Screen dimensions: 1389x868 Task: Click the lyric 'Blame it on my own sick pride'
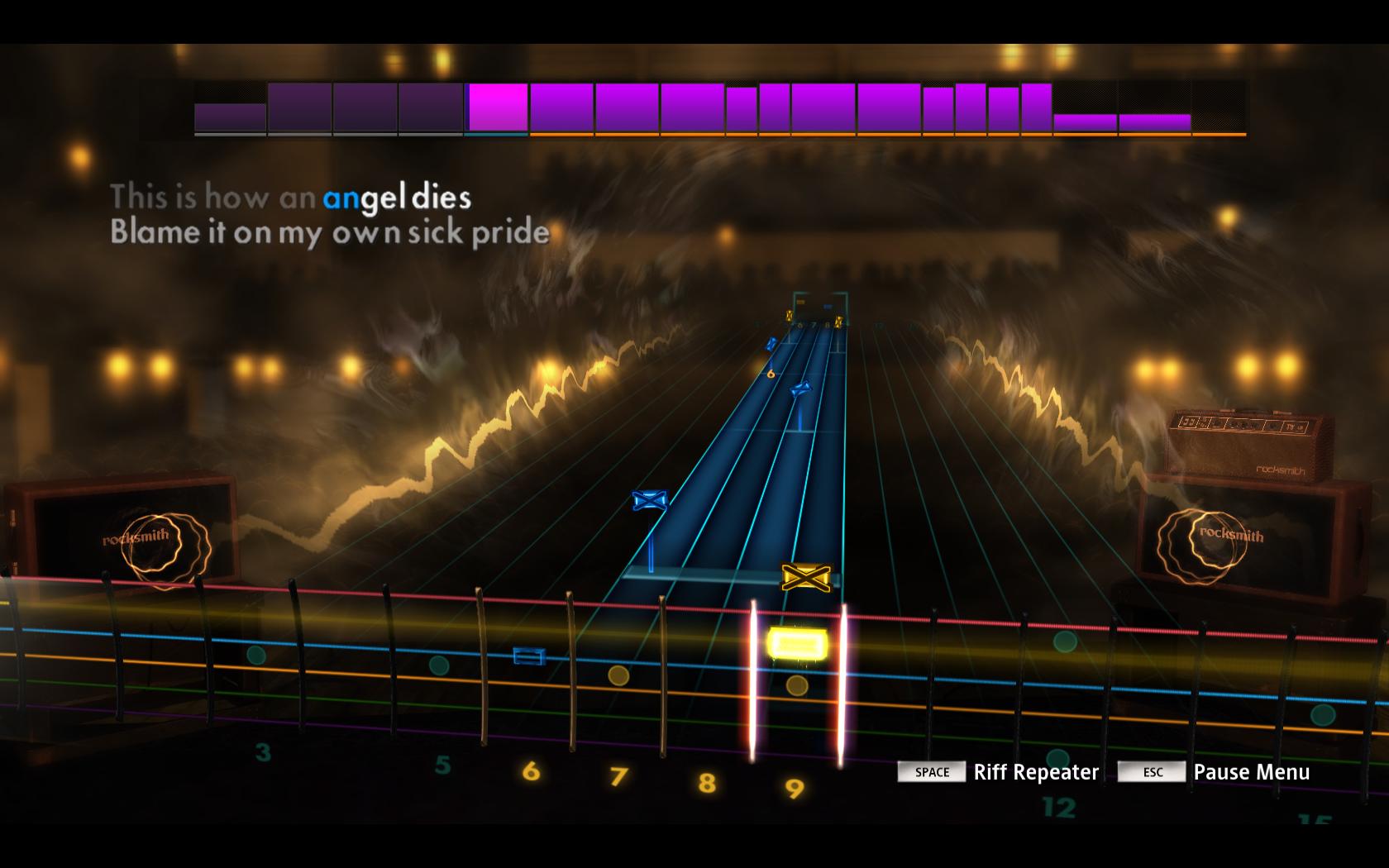coord(330,233)
